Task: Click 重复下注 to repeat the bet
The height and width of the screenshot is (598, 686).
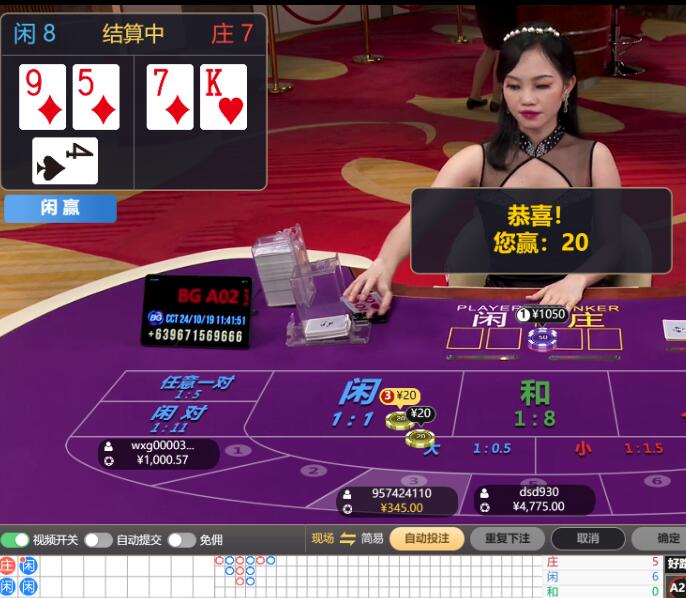Action: point(507,539)
